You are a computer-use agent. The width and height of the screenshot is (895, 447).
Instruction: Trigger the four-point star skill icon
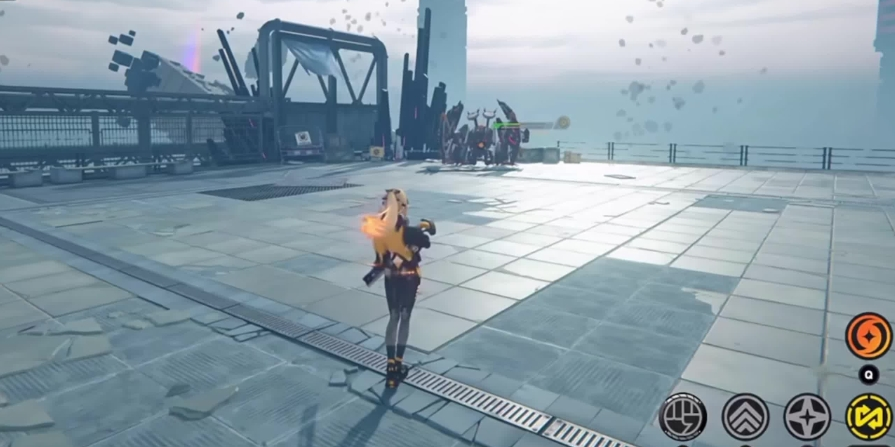point(807,417)
